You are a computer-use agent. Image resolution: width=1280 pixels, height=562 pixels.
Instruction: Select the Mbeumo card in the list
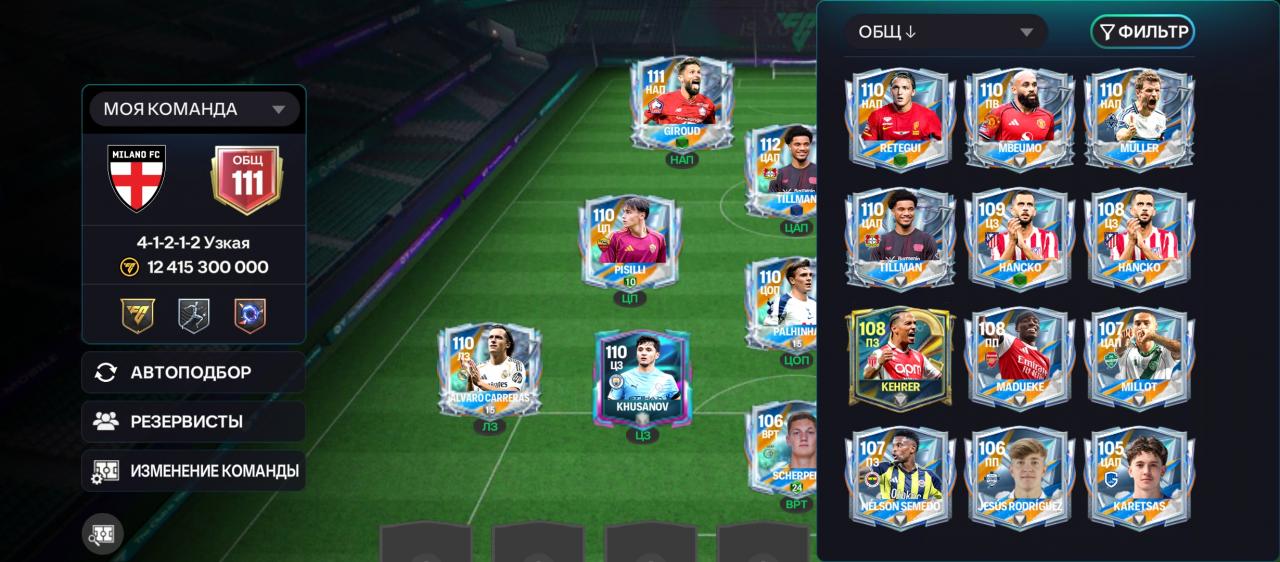point(1020,119)
